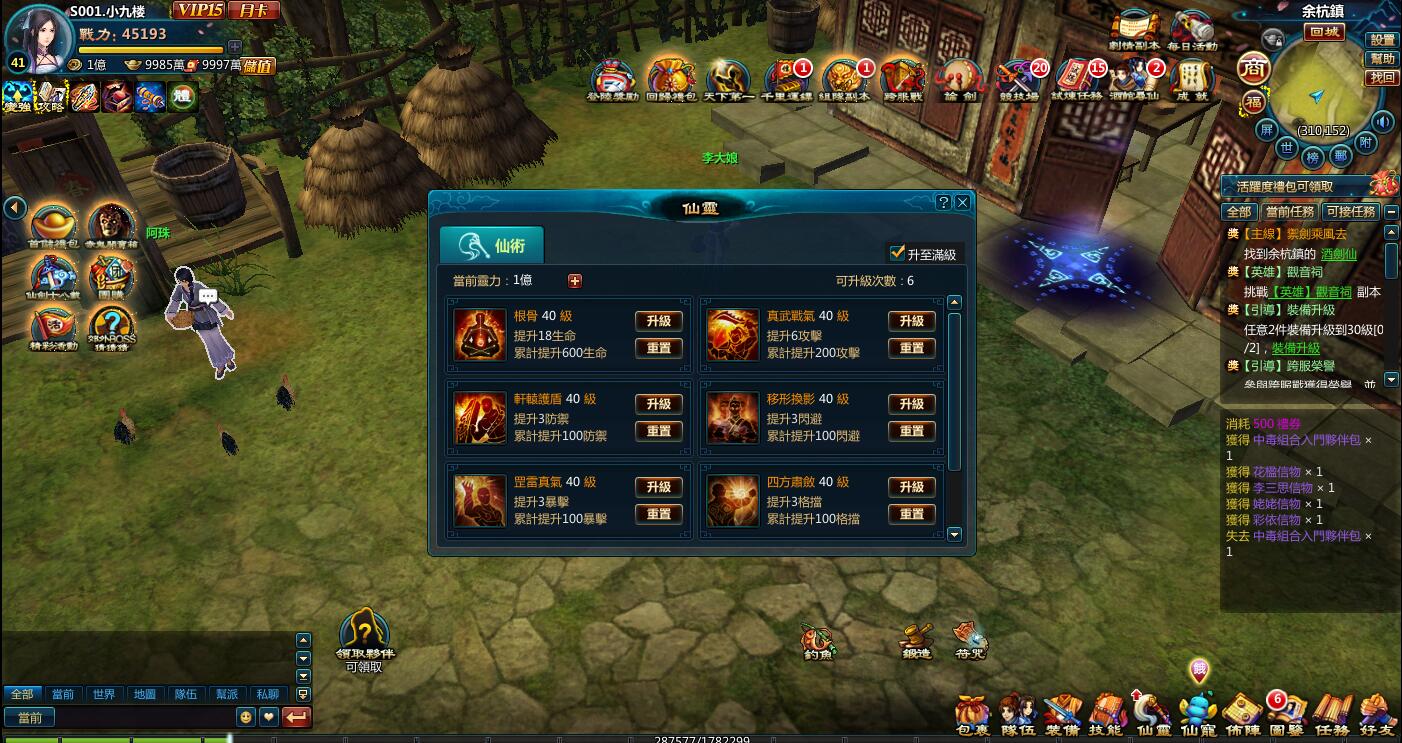Reset the 移形換影 skill

[x=911, y=431]
